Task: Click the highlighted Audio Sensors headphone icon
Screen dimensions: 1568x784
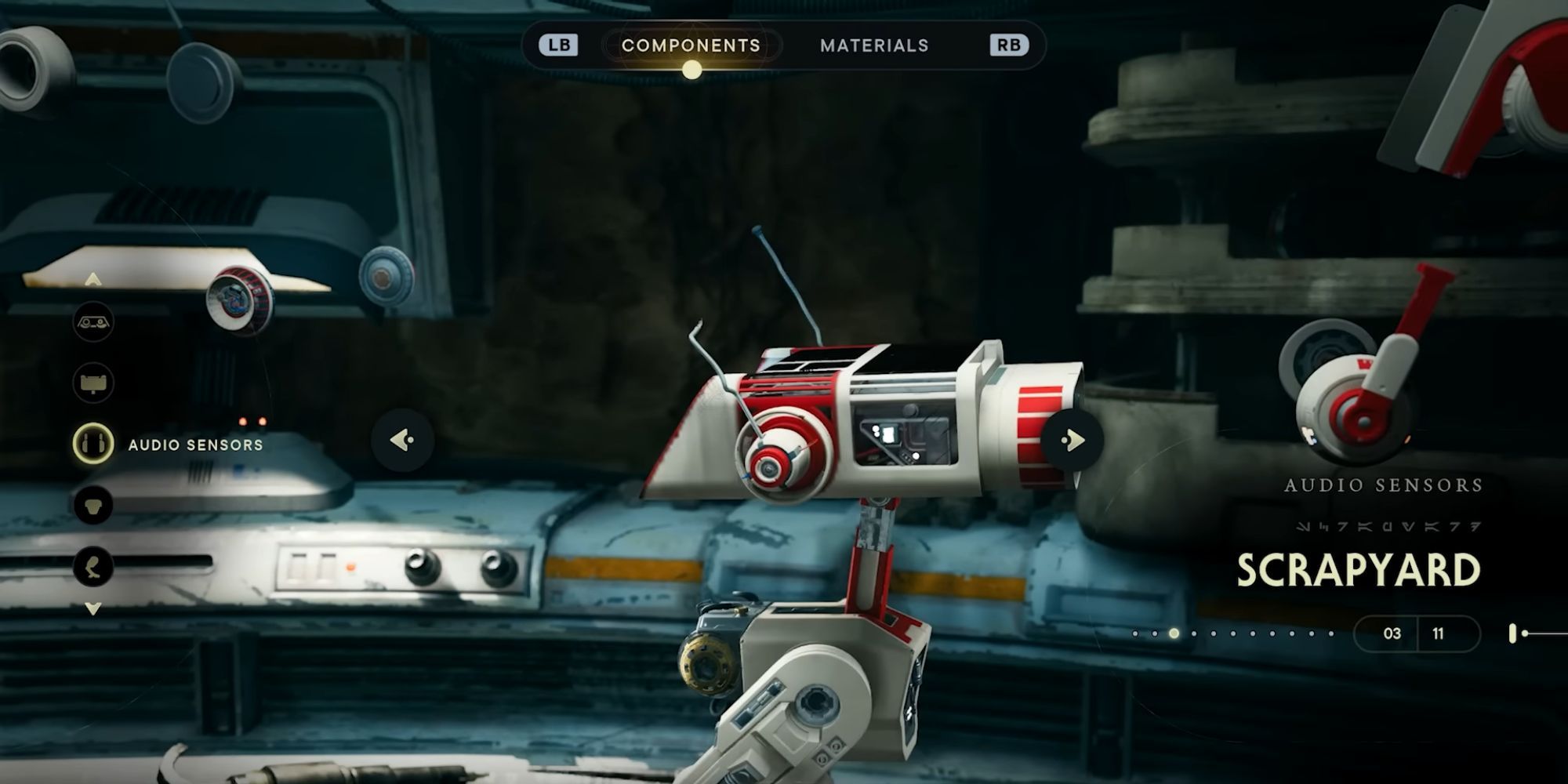Action: pyautogui.click(x=93, y=444)
